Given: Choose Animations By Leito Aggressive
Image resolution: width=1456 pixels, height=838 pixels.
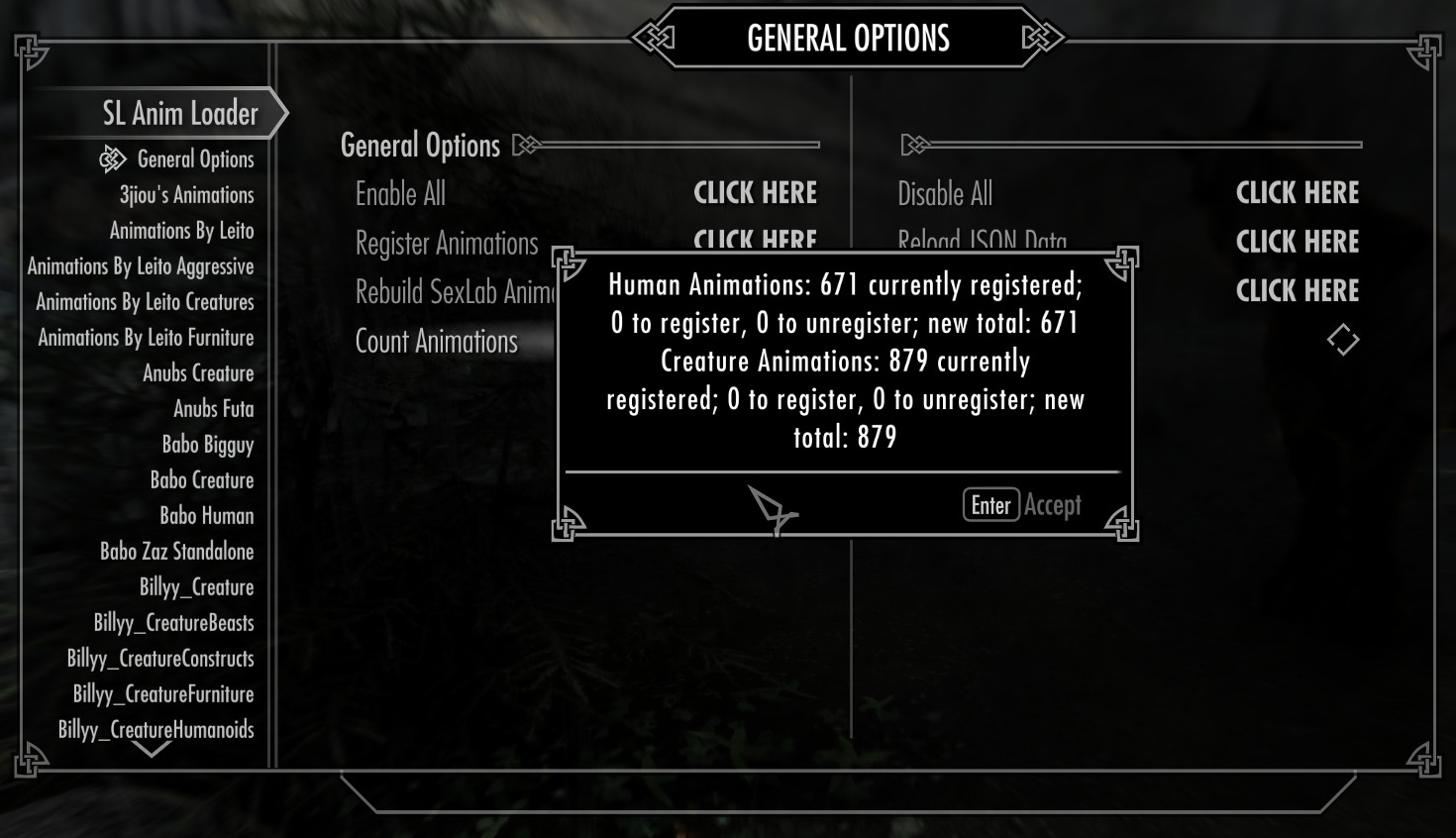Looking at the screenshot, I should click(x=141, y=266).
